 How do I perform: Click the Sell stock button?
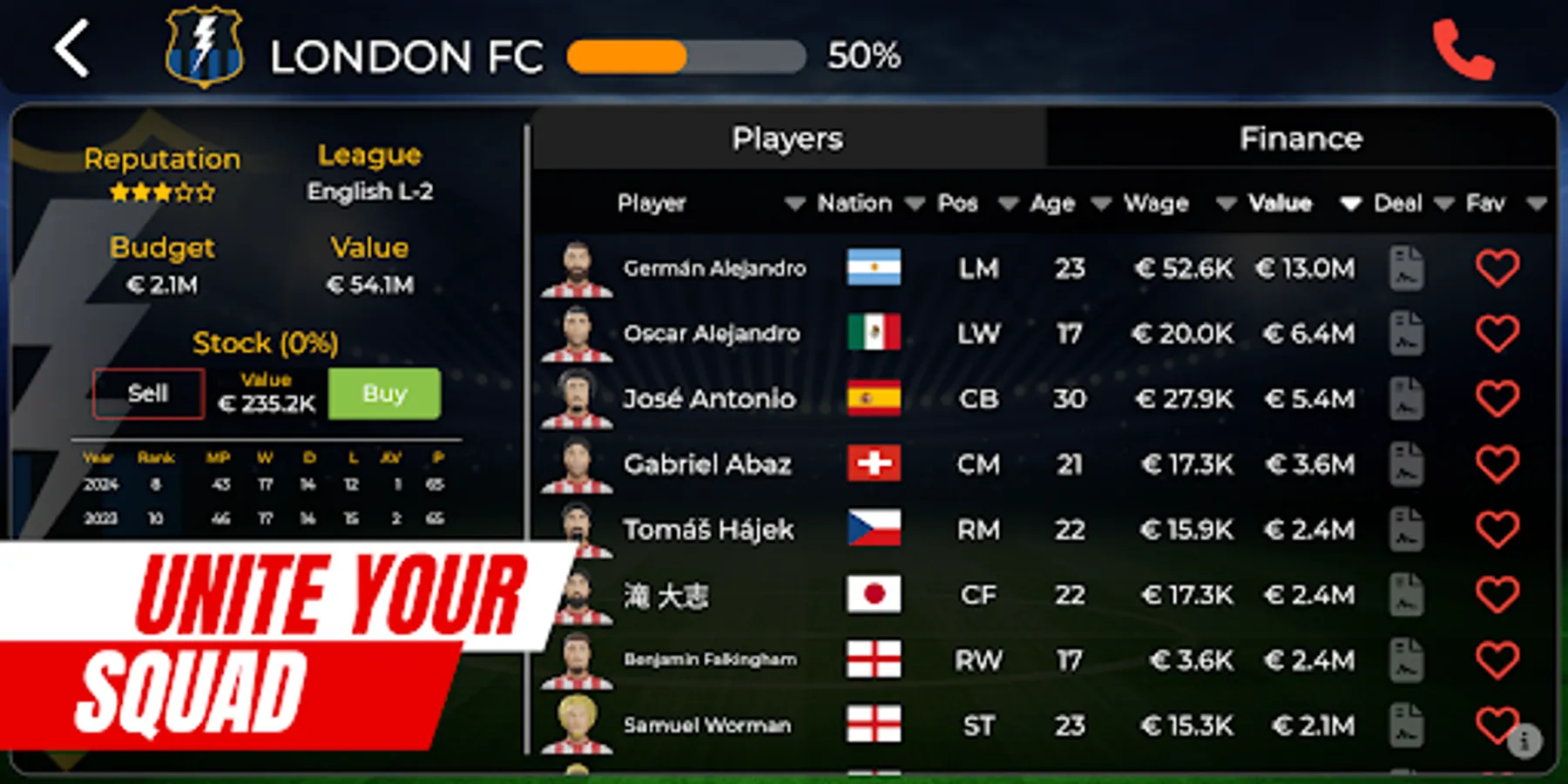(146, 393)
